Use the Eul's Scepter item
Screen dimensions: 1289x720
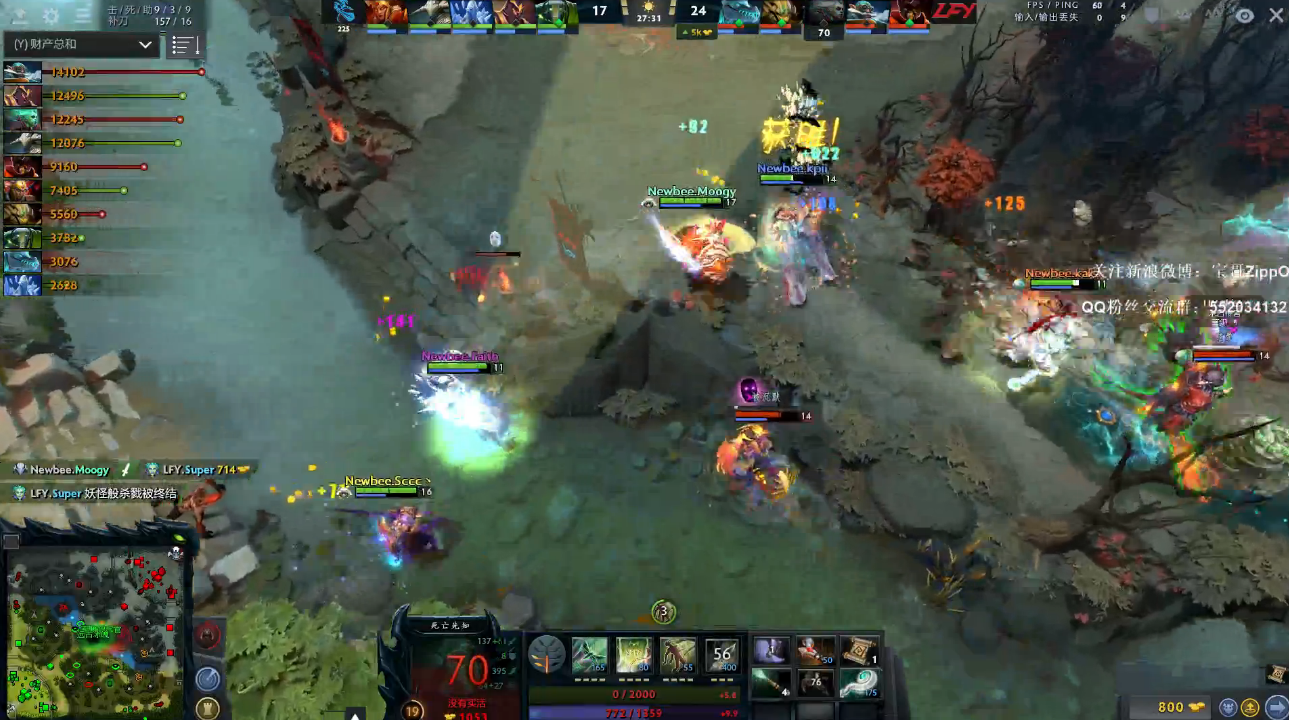tap(858, 683)
